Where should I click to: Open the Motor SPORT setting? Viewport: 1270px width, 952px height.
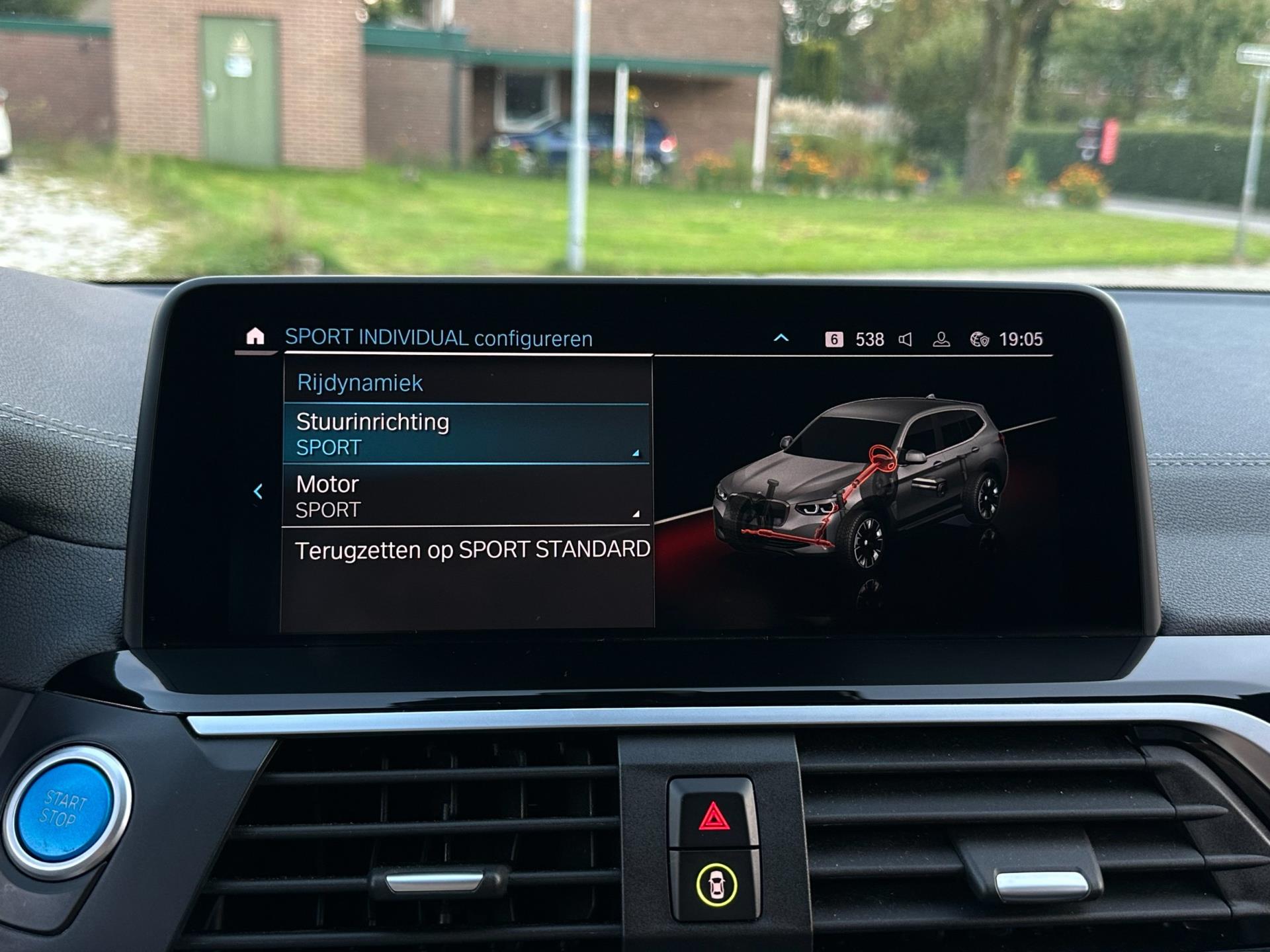(466, 496)
